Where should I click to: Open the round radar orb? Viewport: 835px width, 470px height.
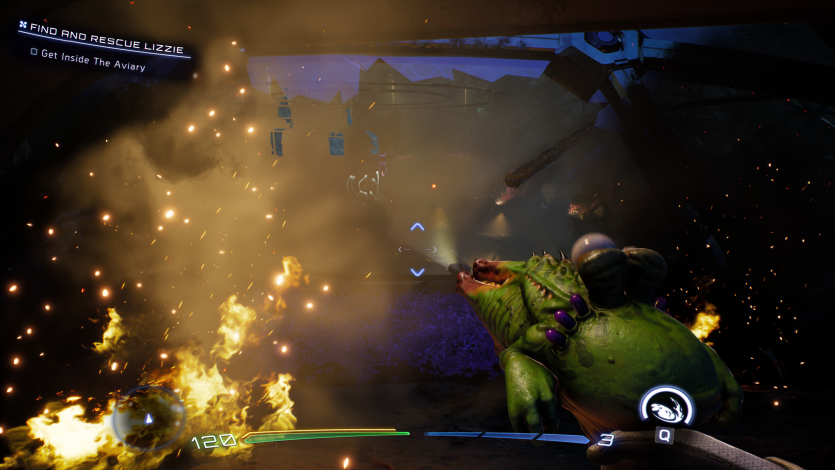148,417
